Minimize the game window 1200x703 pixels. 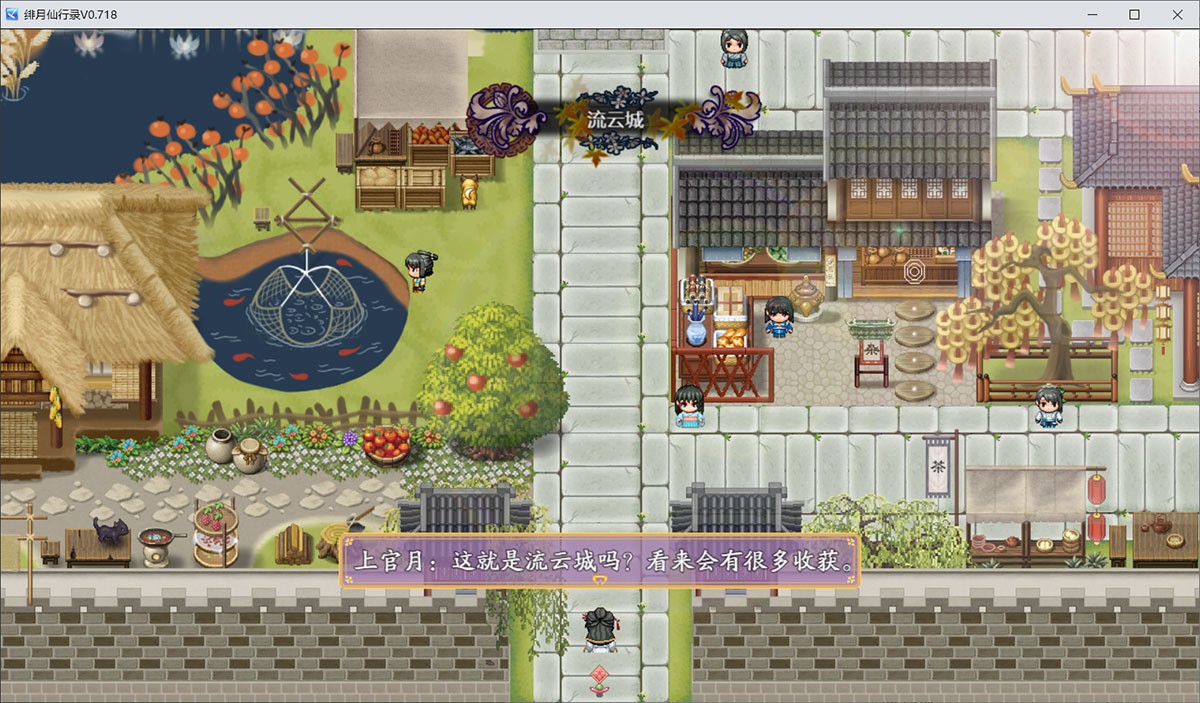(x=1088, y=14)
